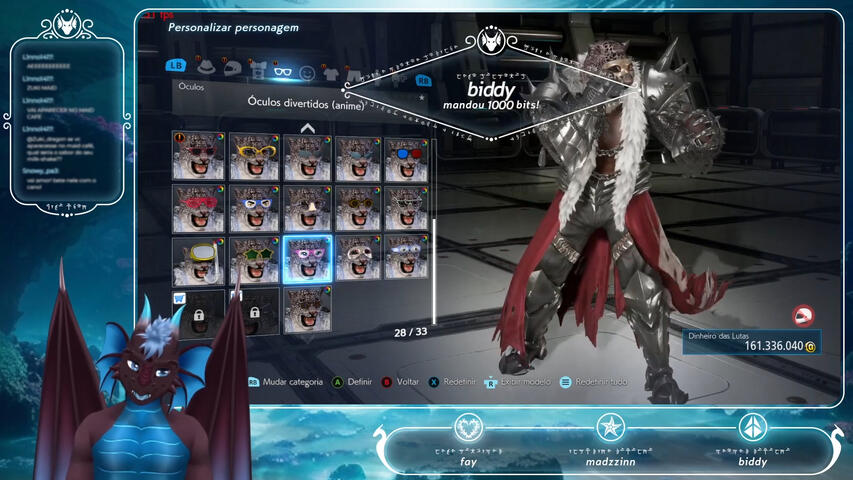Open the t-shirt upper body tab

258,69
